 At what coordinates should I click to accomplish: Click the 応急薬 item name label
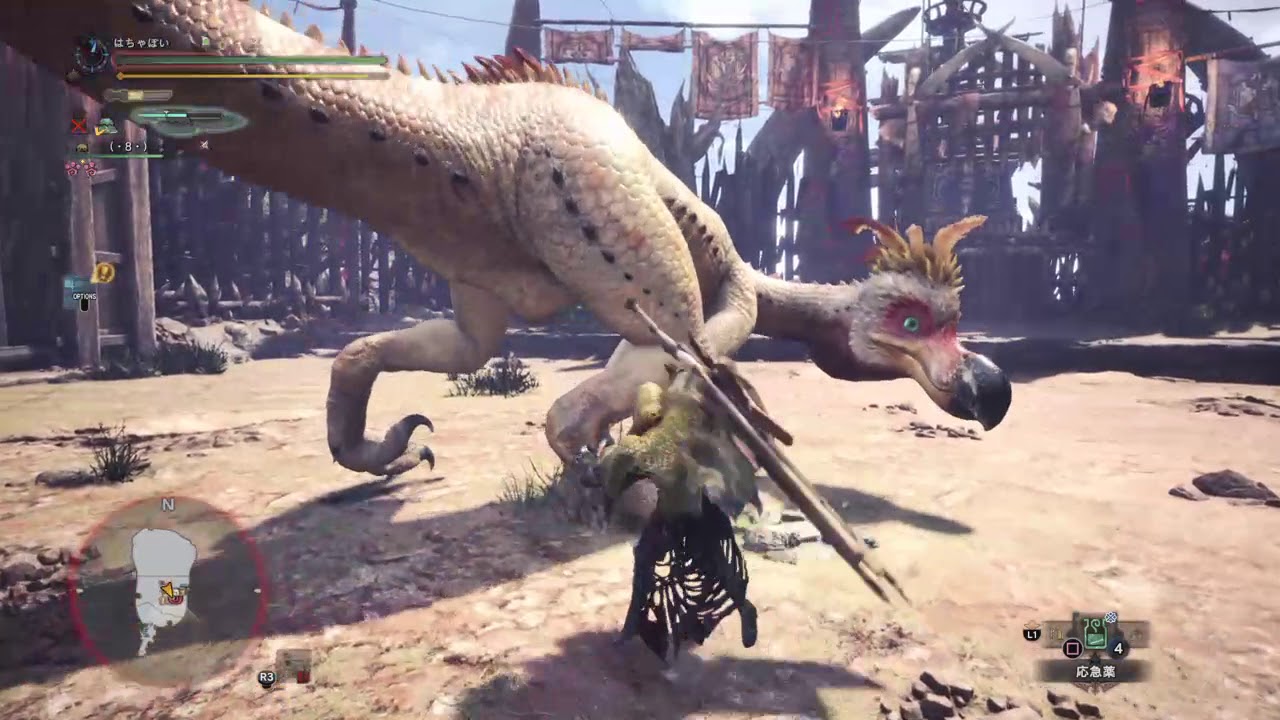(x=1097, y=670)
